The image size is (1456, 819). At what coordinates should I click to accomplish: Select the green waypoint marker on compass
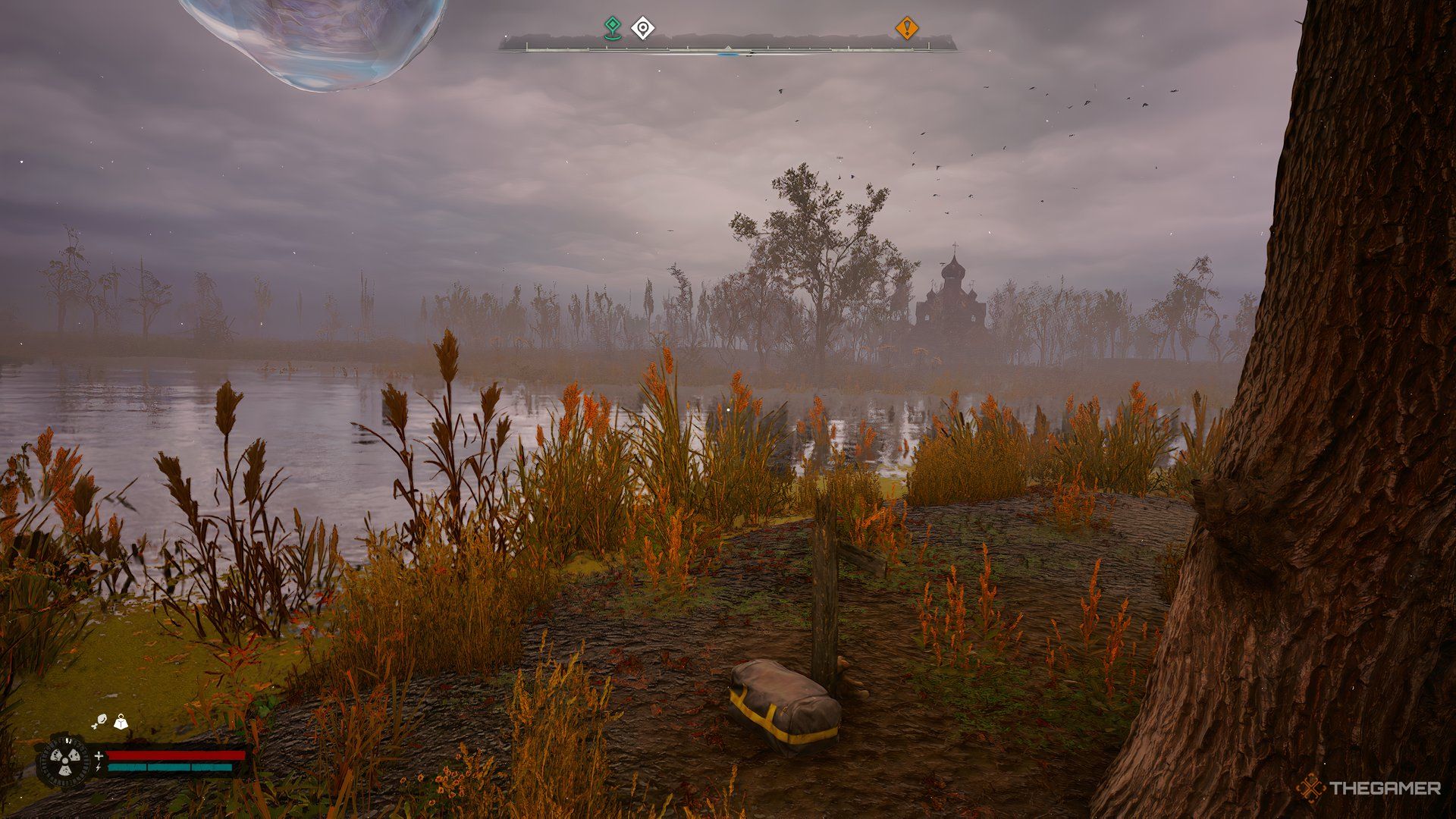coord(612,28)
